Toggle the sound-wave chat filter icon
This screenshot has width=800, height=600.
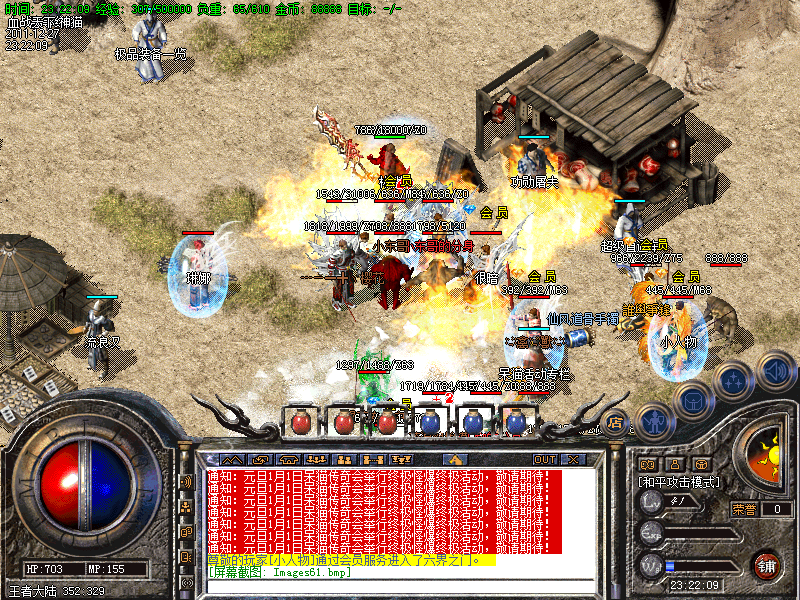pos(186,481)
